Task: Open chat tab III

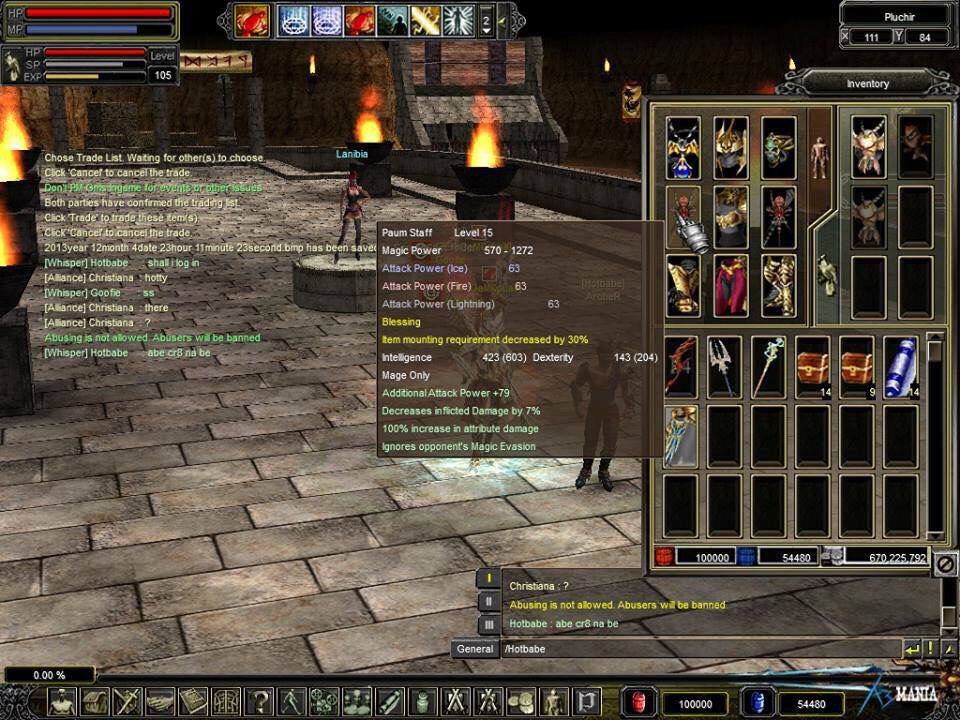Action: click(488, 624)
